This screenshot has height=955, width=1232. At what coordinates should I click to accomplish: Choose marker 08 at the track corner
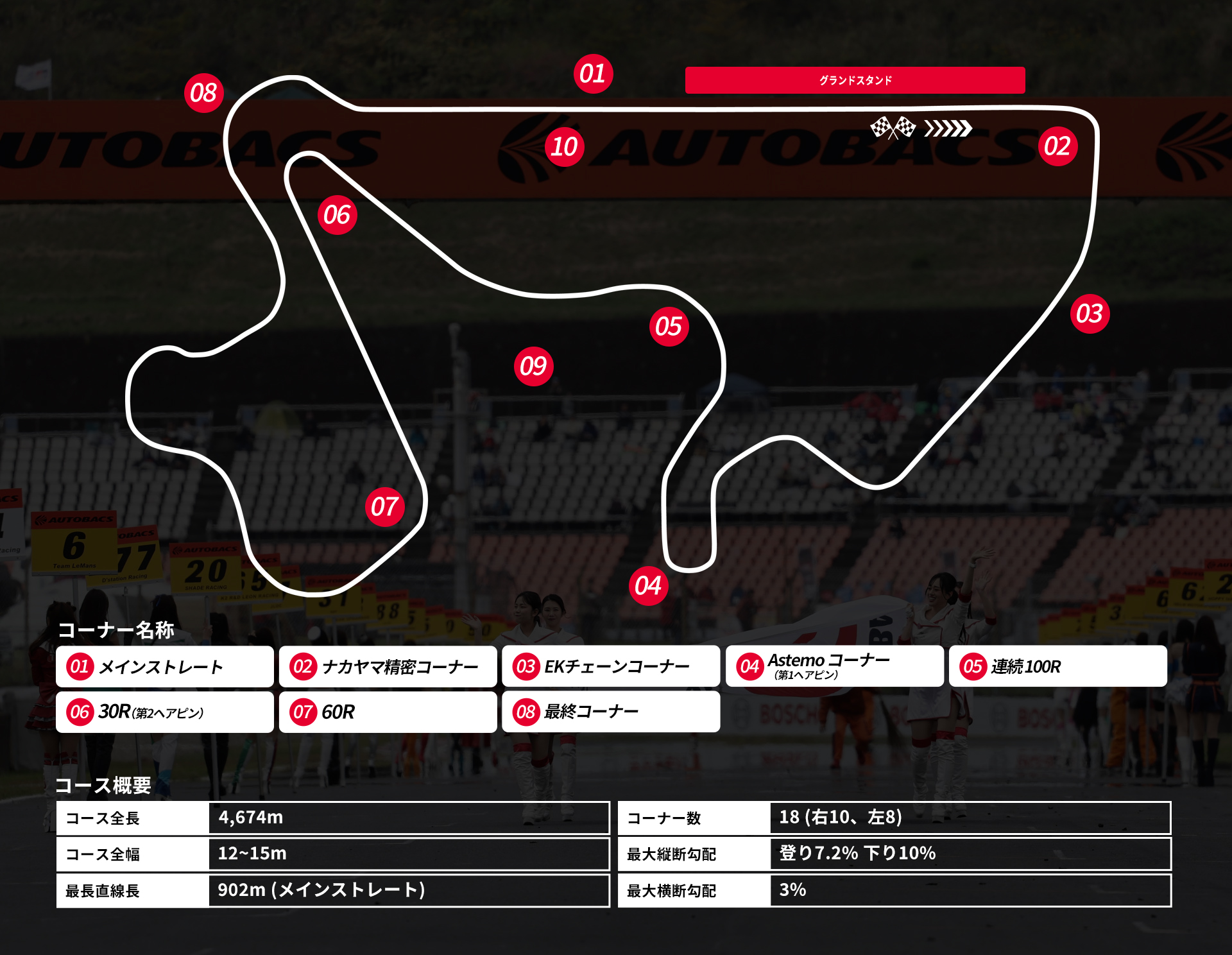click(204, 93)
